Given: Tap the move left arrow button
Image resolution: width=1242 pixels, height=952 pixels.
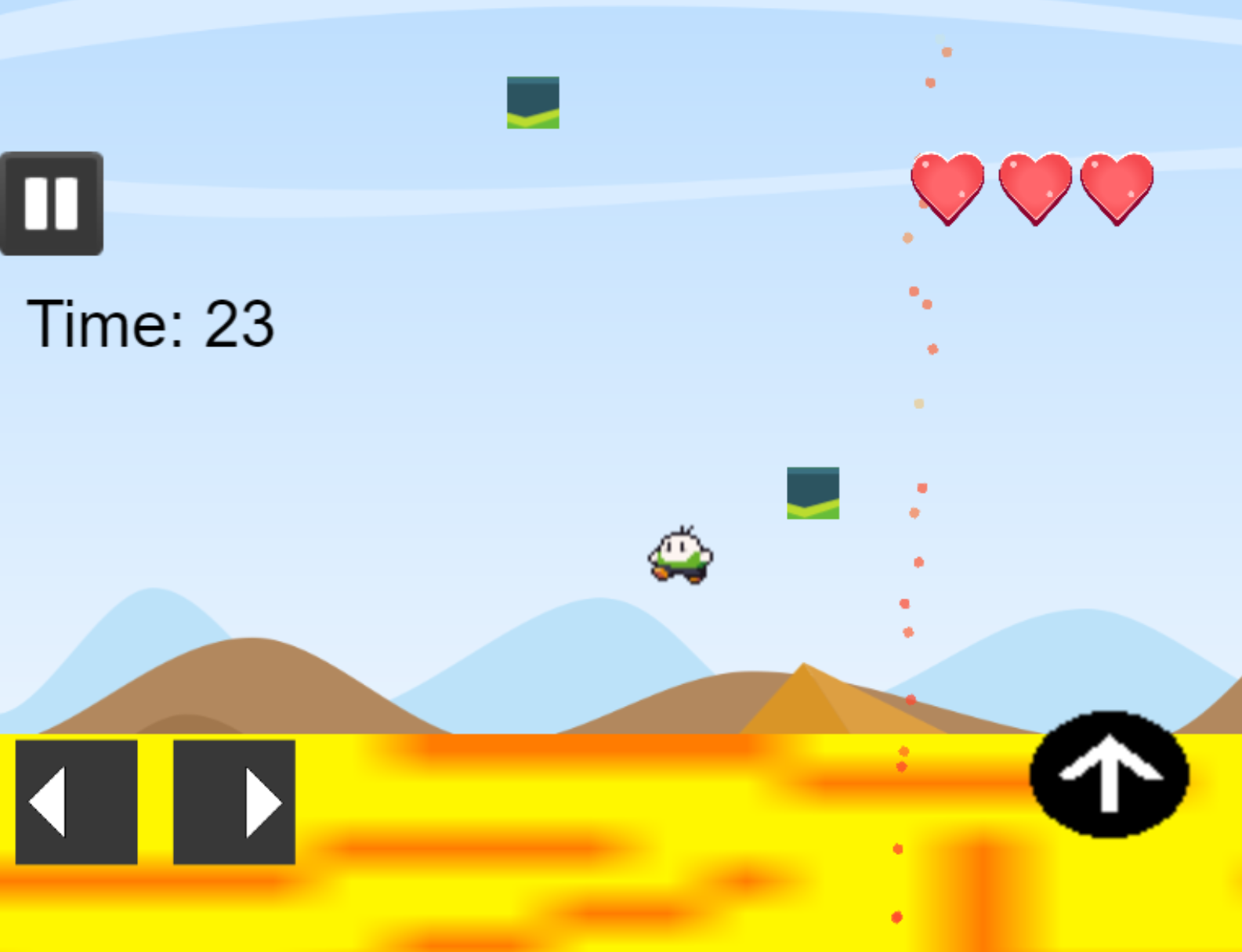Looking at the screenshot, I should pyautogui.click(x=77, y=802).
